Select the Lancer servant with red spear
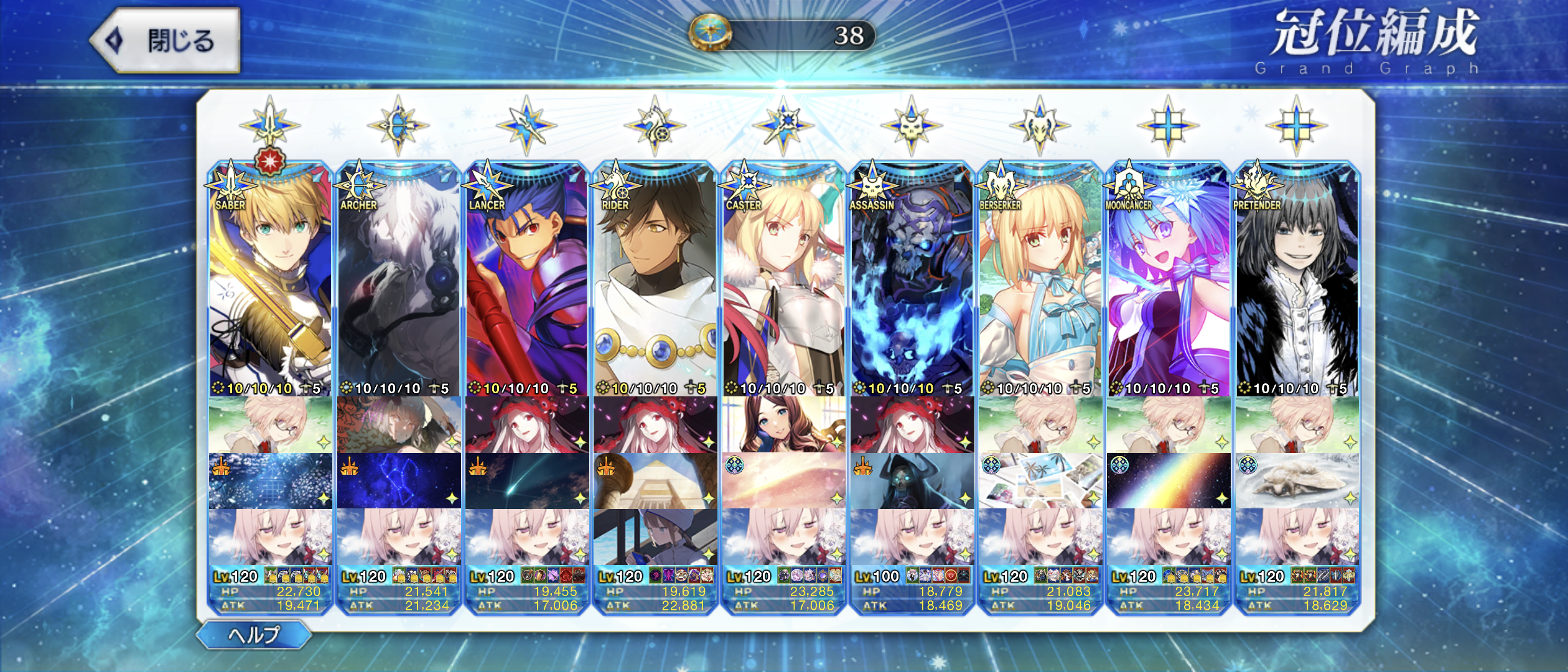 click(526, 280)
